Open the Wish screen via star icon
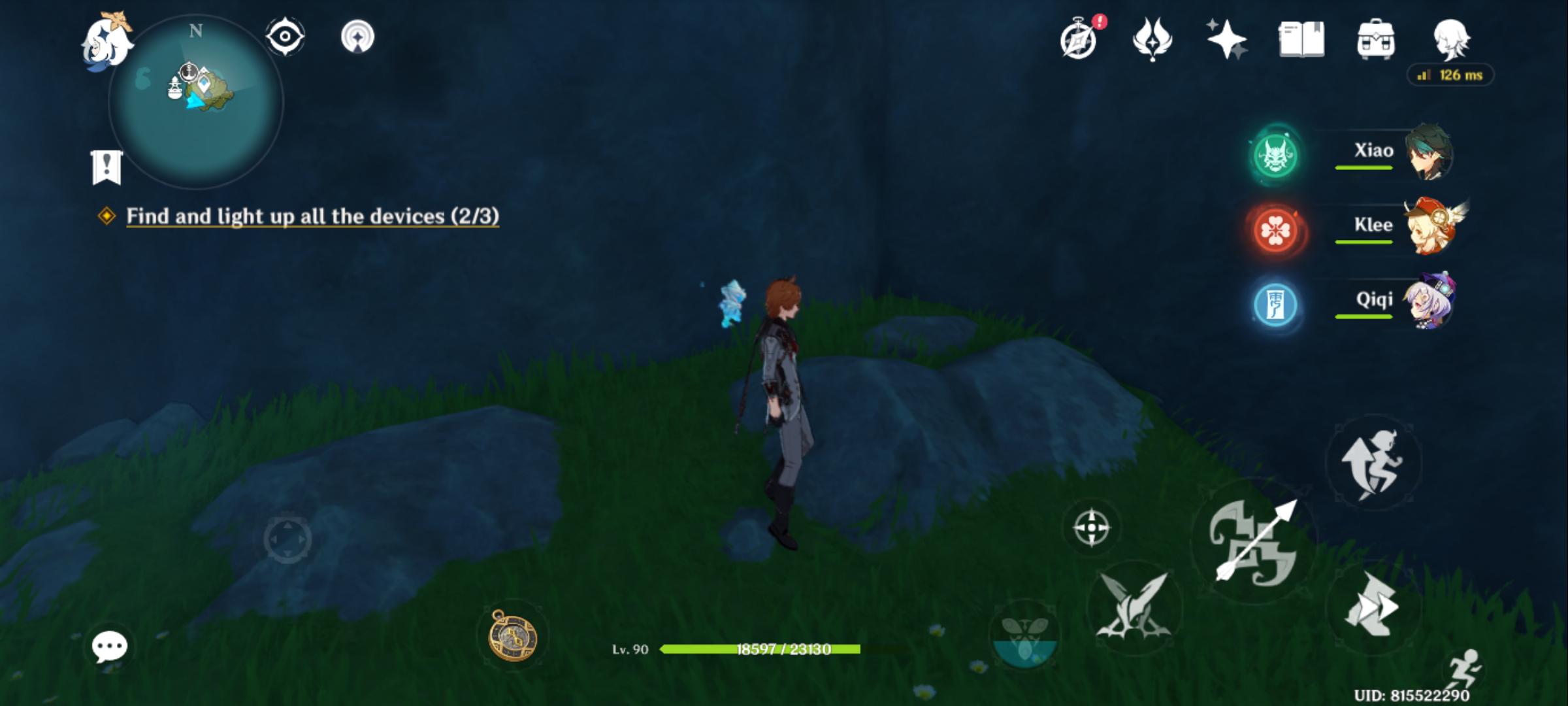Screen dimensions: 1568x706 coord(1227,39)
